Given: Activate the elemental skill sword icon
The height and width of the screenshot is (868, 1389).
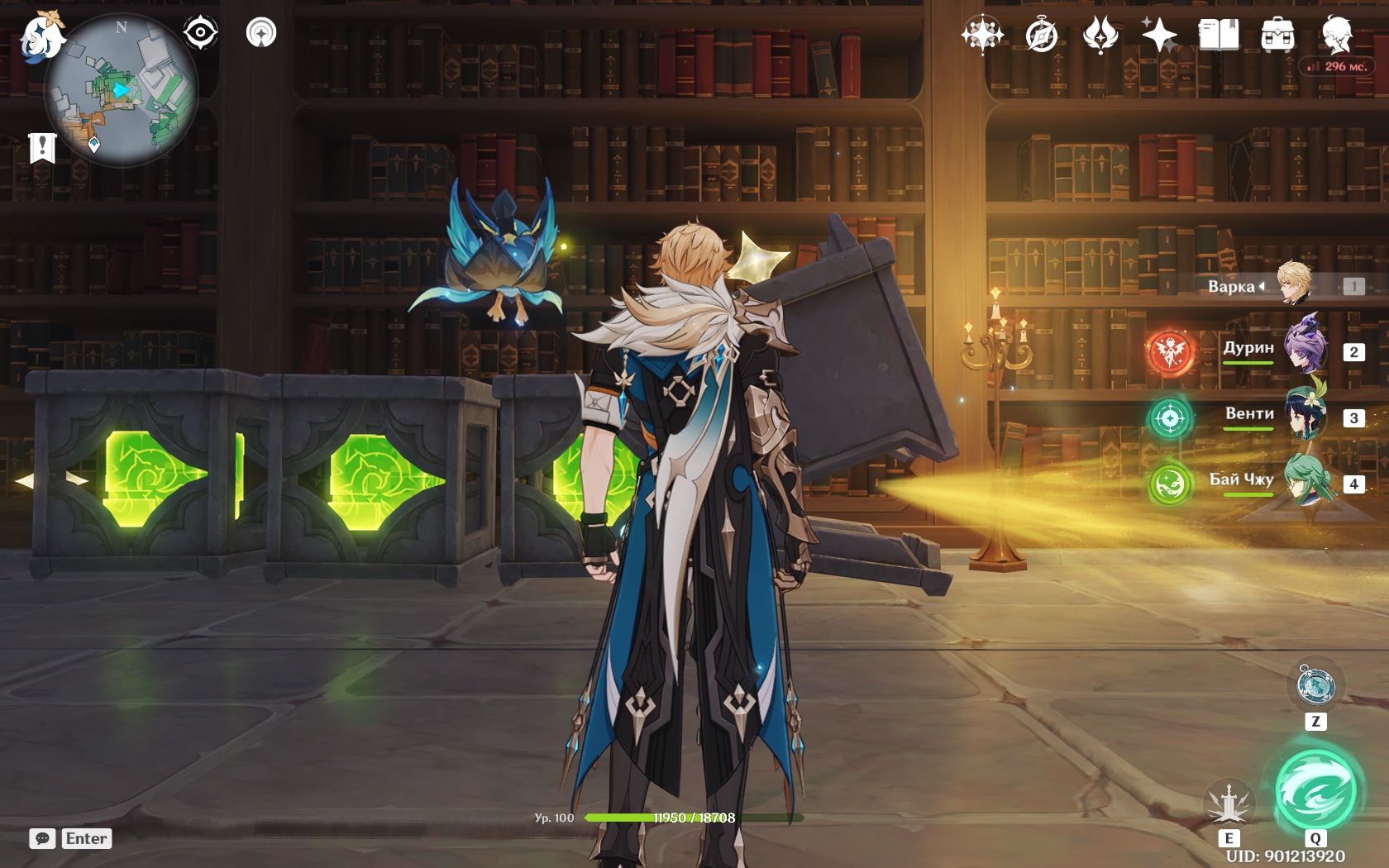Looking at the screenshot, I should coord(1229,804).
